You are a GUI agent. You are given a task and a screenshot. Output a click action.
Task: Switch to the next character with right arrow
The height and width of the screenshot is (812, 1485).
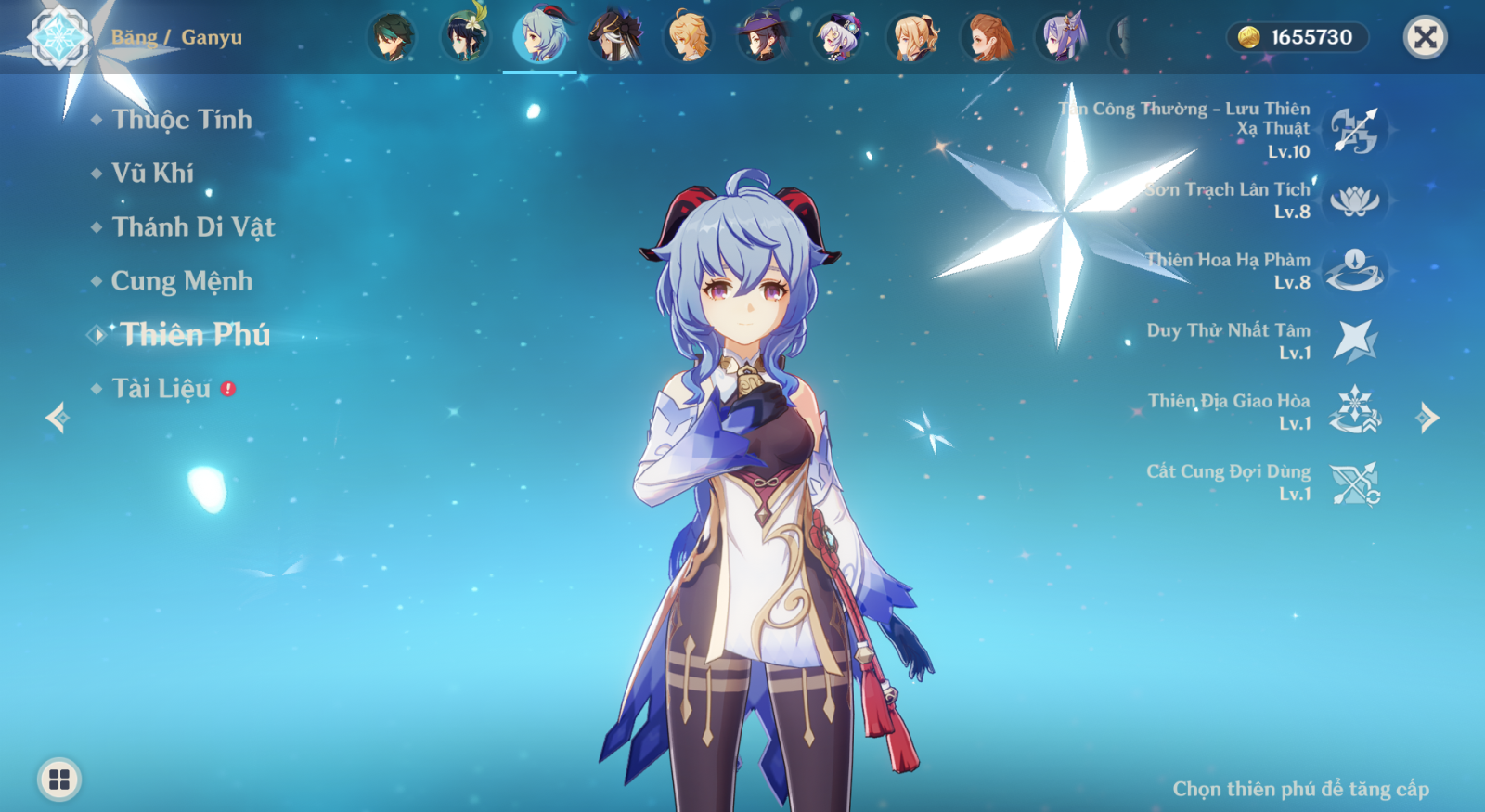click(x=1427, y=418)
